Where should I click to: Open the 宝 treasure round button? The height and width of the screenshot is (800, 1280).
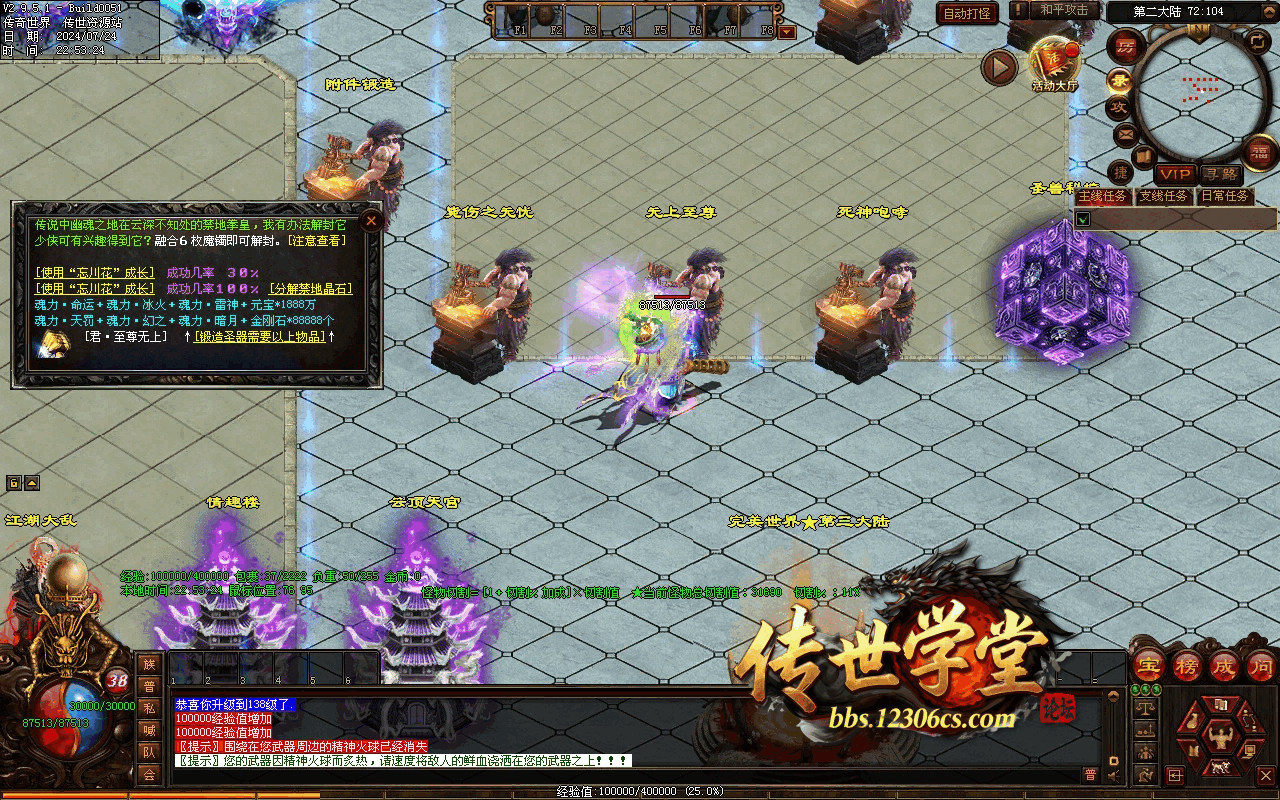1149,666
